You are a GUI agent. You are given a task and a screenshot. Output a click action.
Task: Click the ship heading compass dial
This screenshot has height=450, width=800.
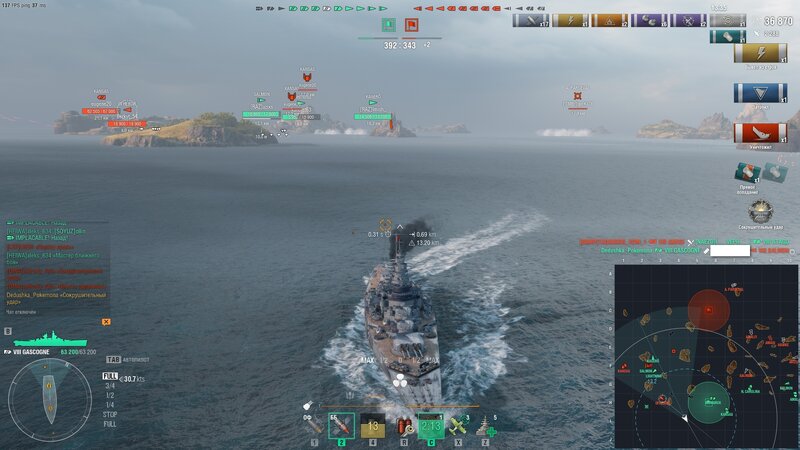pyautogui.click(x=49, y=401)
